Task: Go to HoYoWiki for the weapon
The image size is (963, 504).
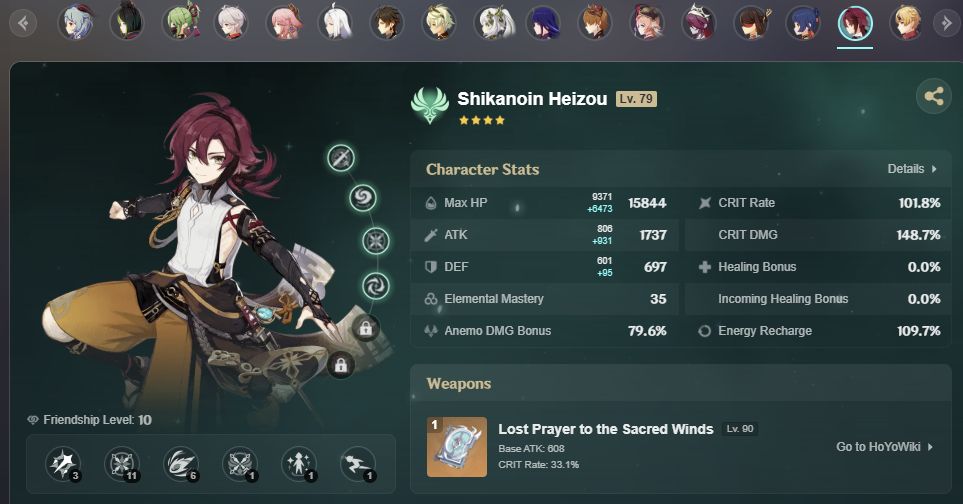Action: coord(884,447)
